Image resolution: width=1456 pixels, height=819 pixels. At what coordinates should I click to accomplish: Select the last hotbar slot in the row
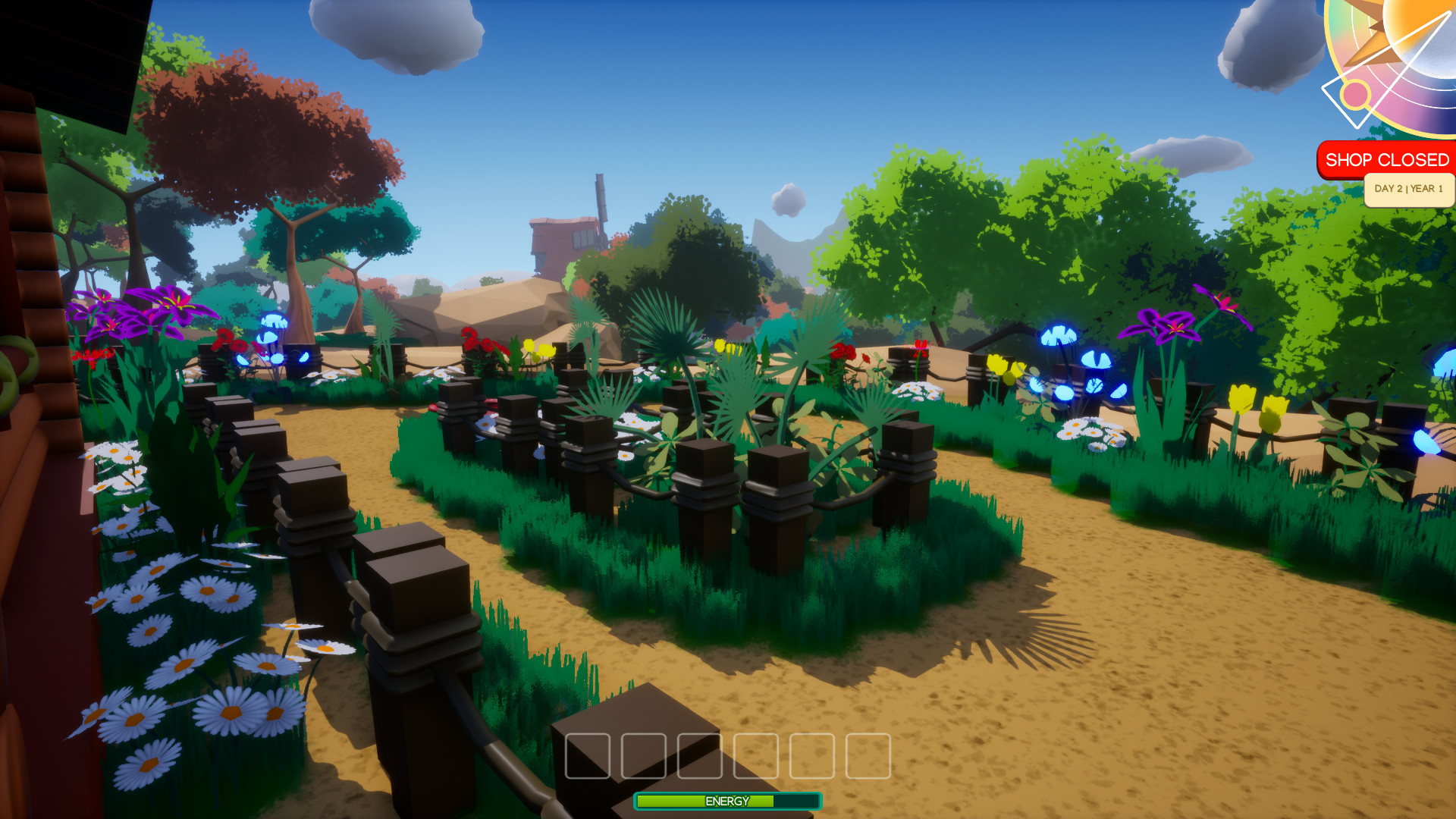[x=870, y=755]
